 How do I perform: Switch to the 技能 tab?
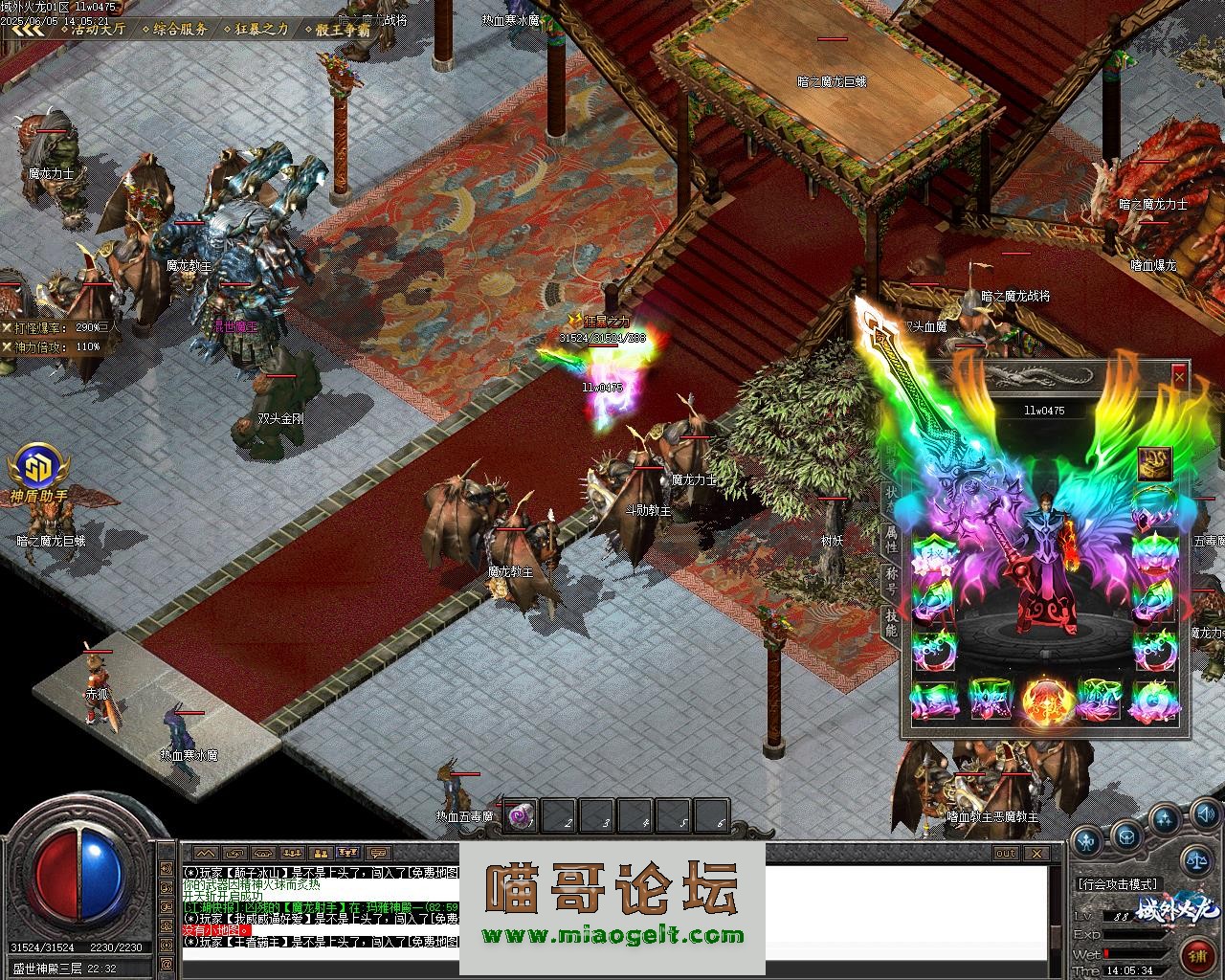click(x=891, y=622)
